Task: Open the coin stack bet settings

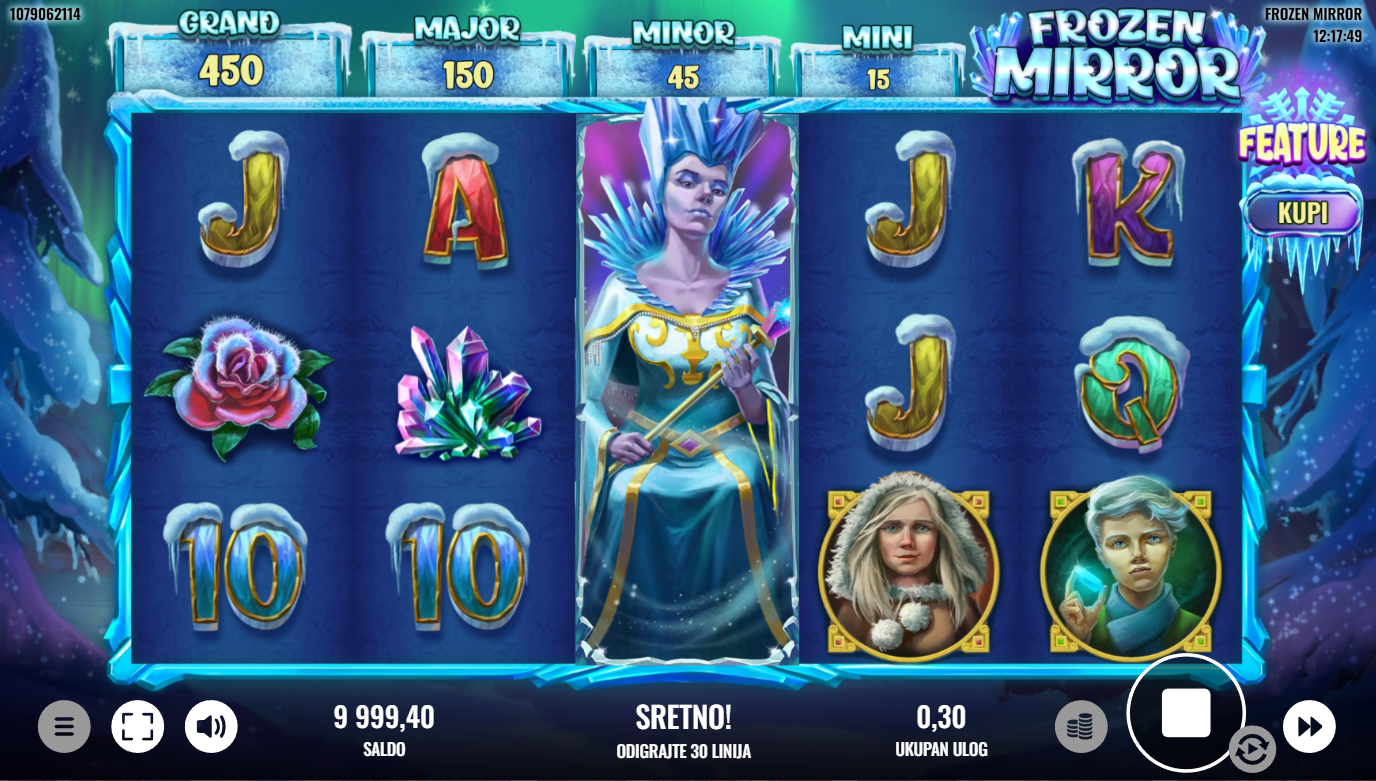Action: 1080,727
